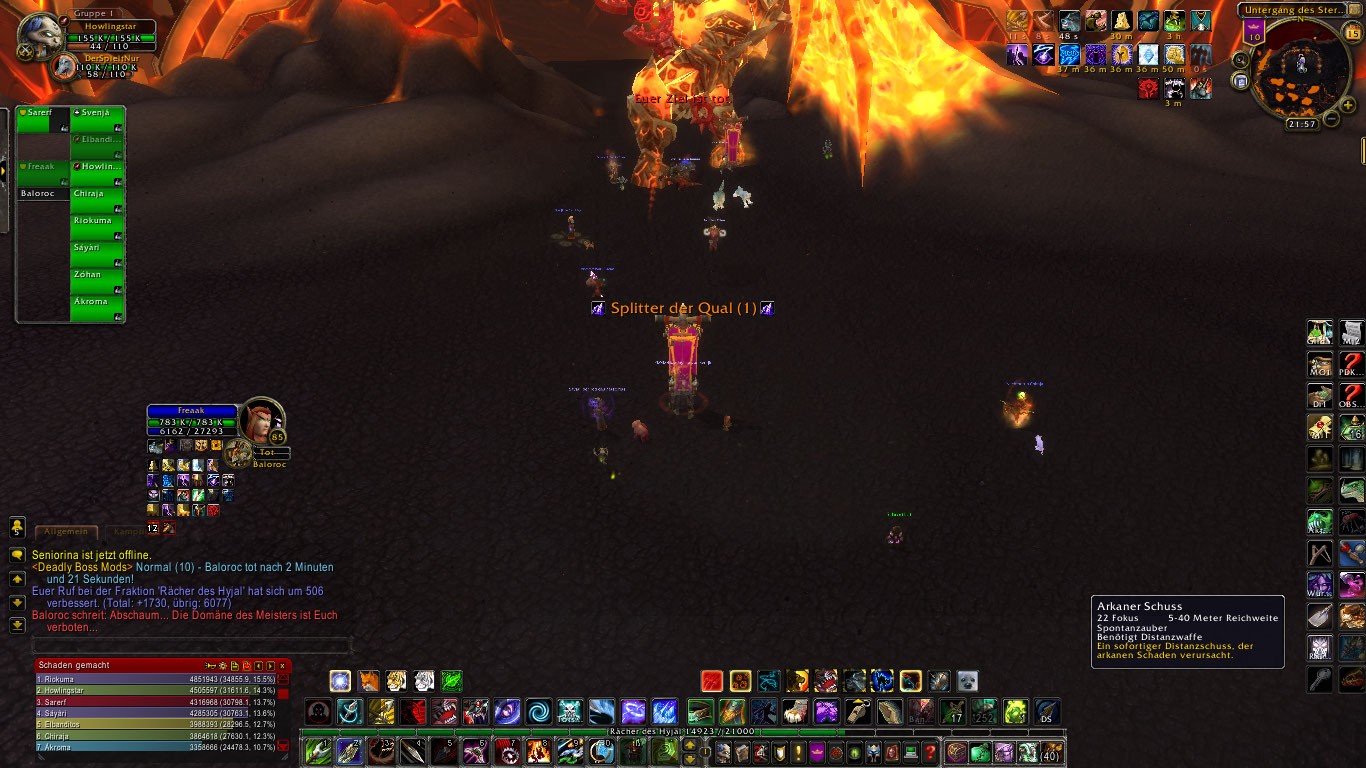1366x768 pixels.
Task: Click the cheese wedge food buff icon
Action: tap(1122, 22)
